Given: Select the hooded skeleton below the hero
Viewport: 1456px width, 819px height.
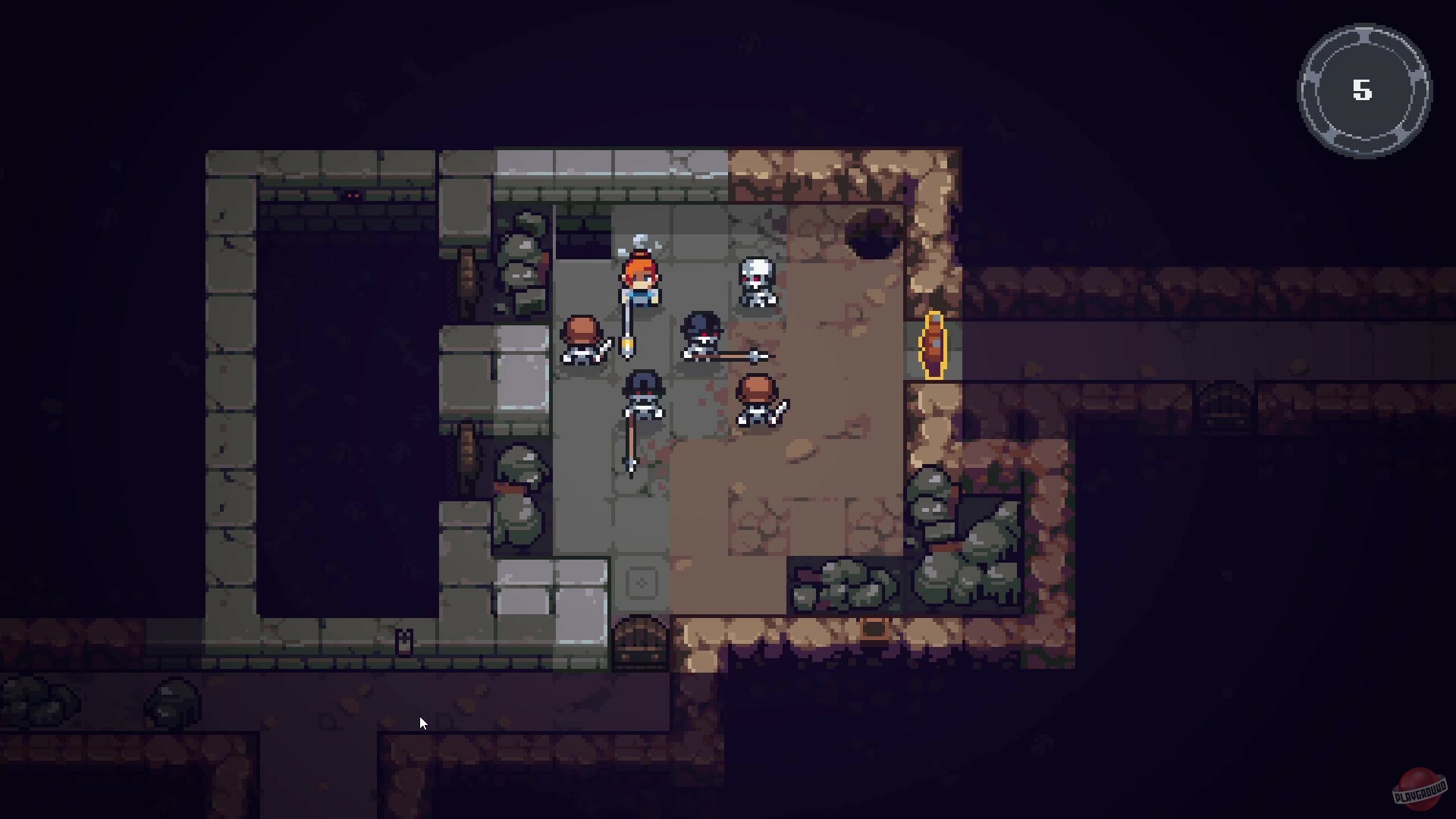Looking at the screenshot, I should (x=643, y=394).
